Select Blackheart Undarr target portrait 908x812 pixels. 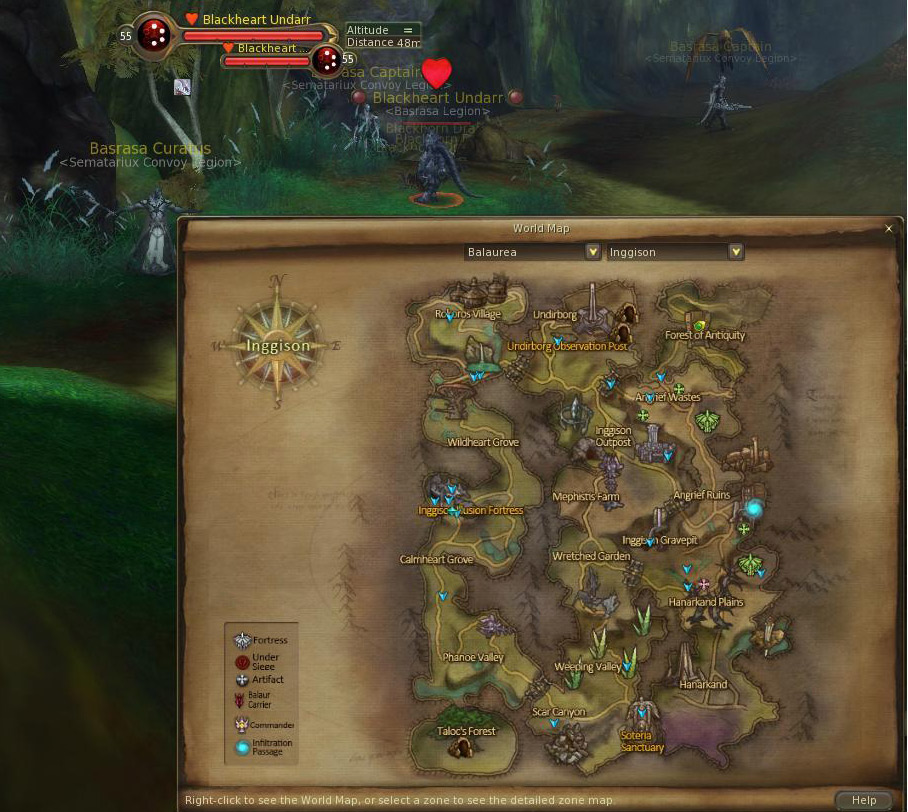coord(154,36)
